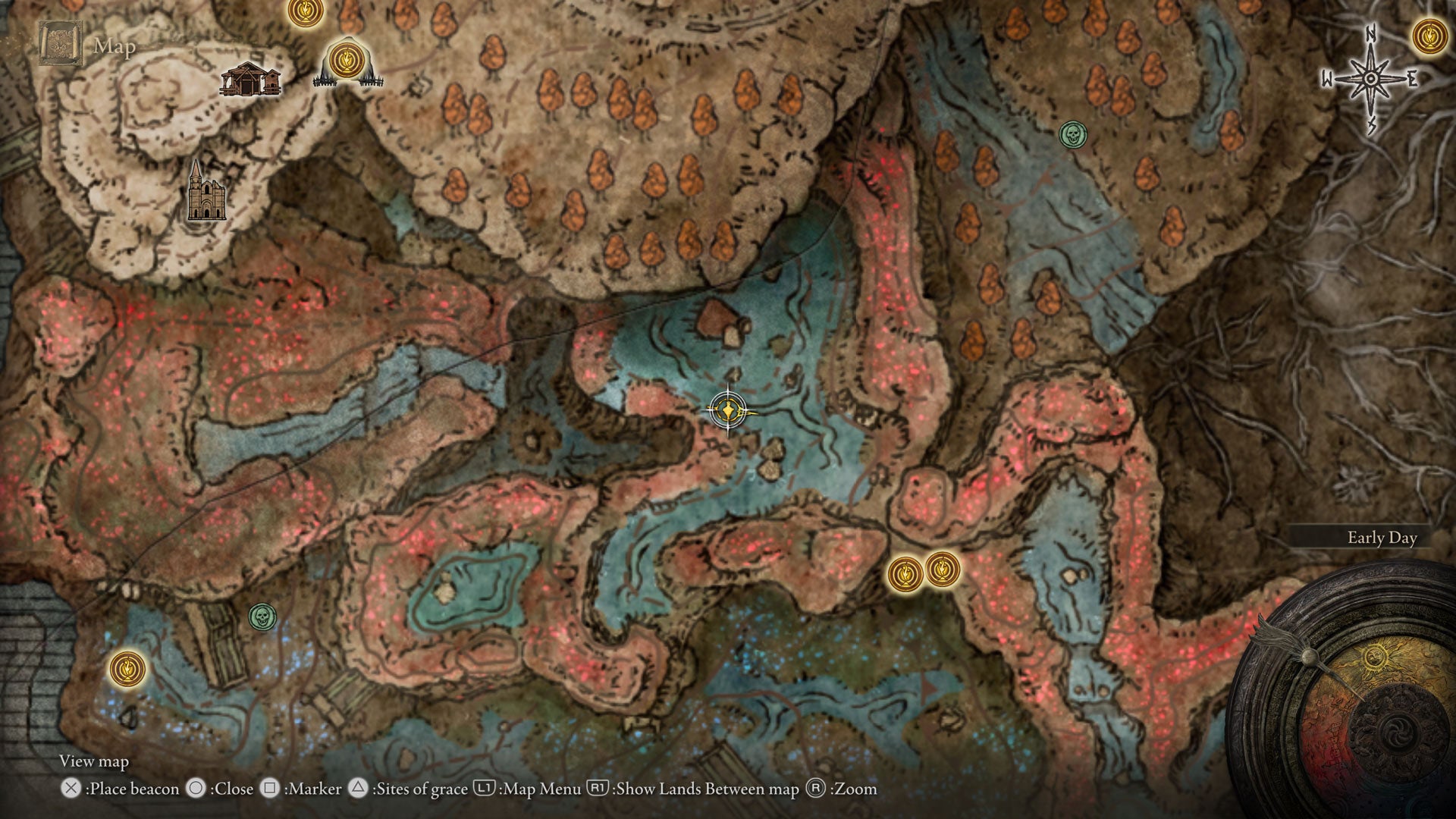The height and width of the screenshot is (819, 1456).
Task: Click the View map text at bottom left
Action: 93,761
